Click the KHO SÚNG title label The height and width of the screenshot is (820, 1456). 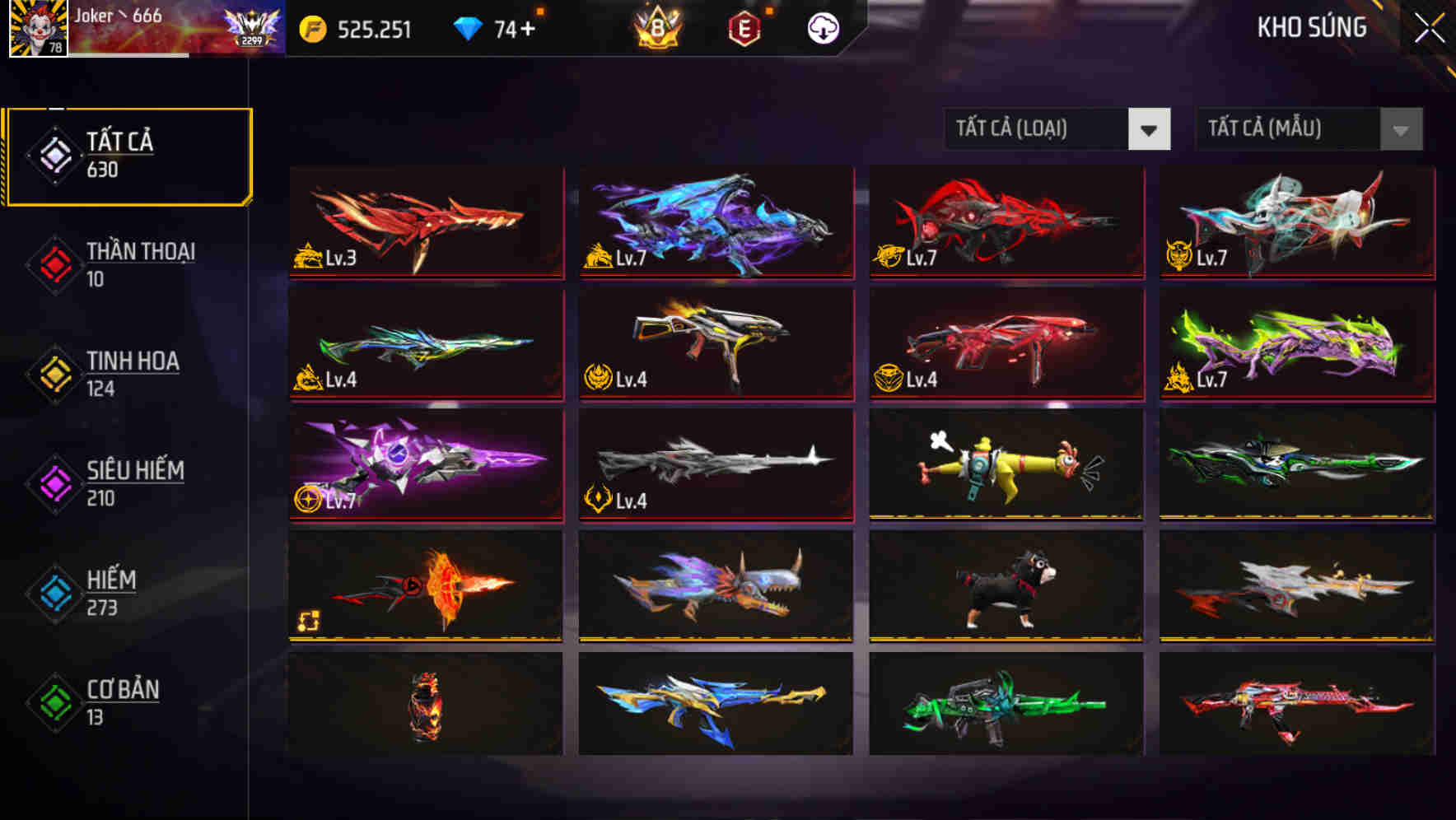1310,28
